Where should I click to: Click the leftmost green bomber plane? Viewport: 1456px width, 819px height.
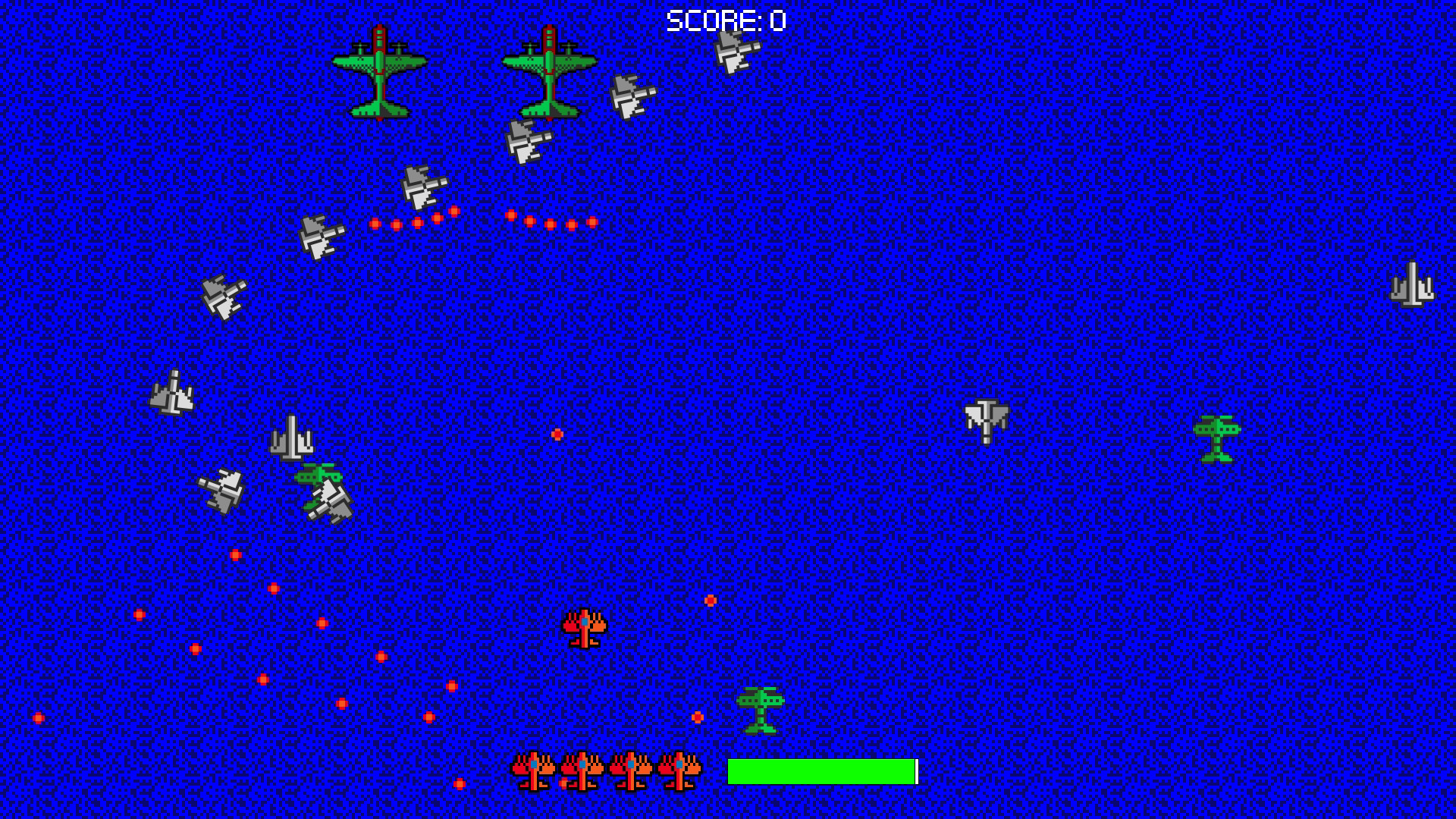pyautogui.click(x=379, y=72)
